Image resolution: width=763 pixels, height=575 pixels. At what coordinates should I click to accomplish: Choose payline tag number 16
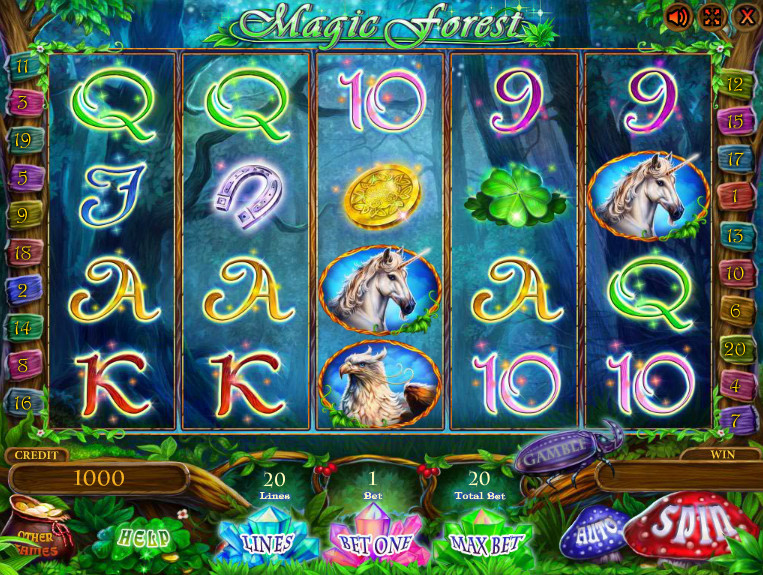22,402
